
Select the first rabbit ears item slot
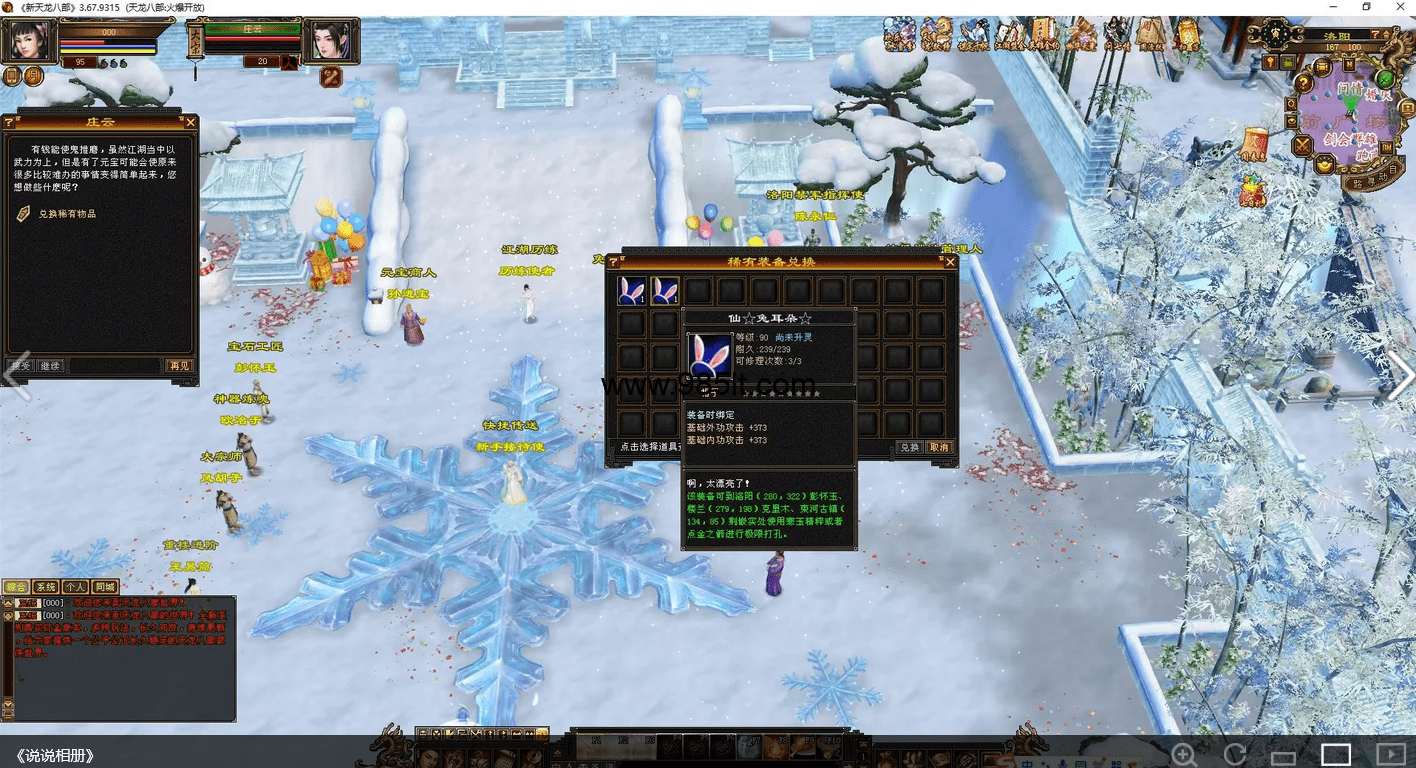tap(632, 291)
